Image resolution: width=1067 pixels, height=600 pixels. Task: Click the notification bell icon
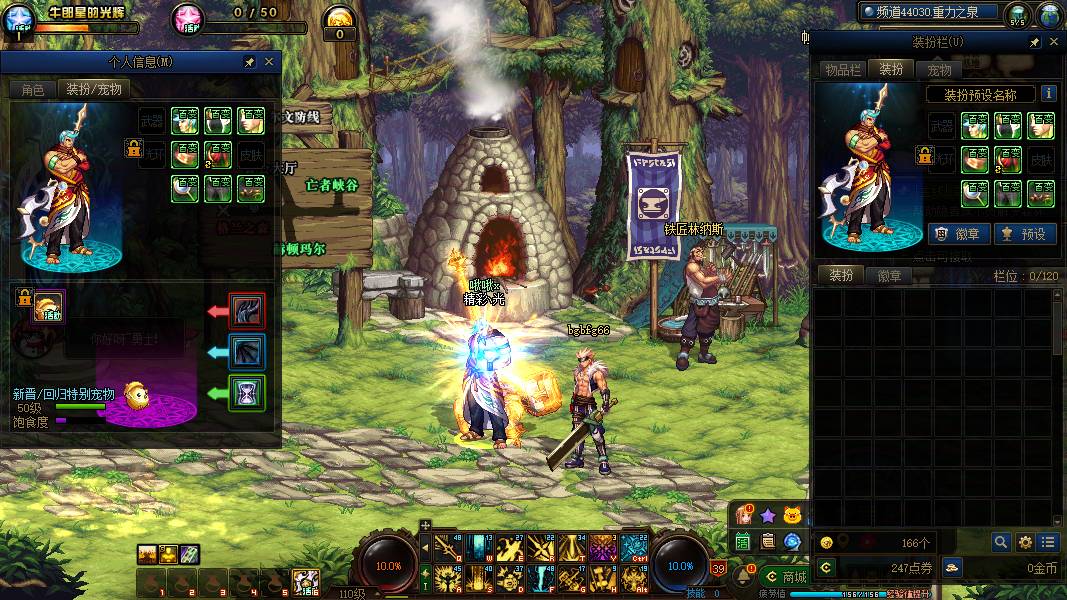743,576
